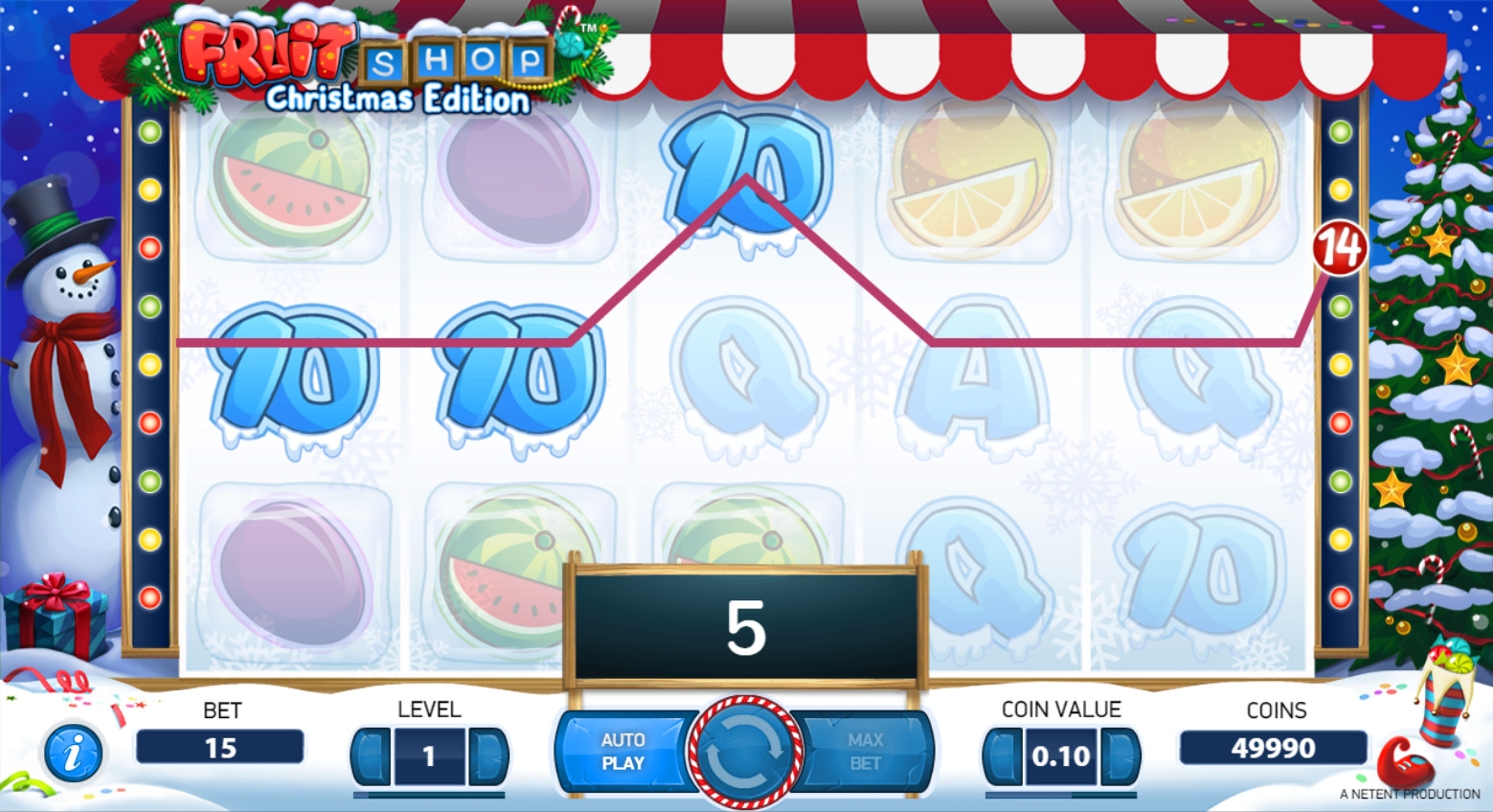Increase the bet level

pyautogui.click(x=486, y=756)
